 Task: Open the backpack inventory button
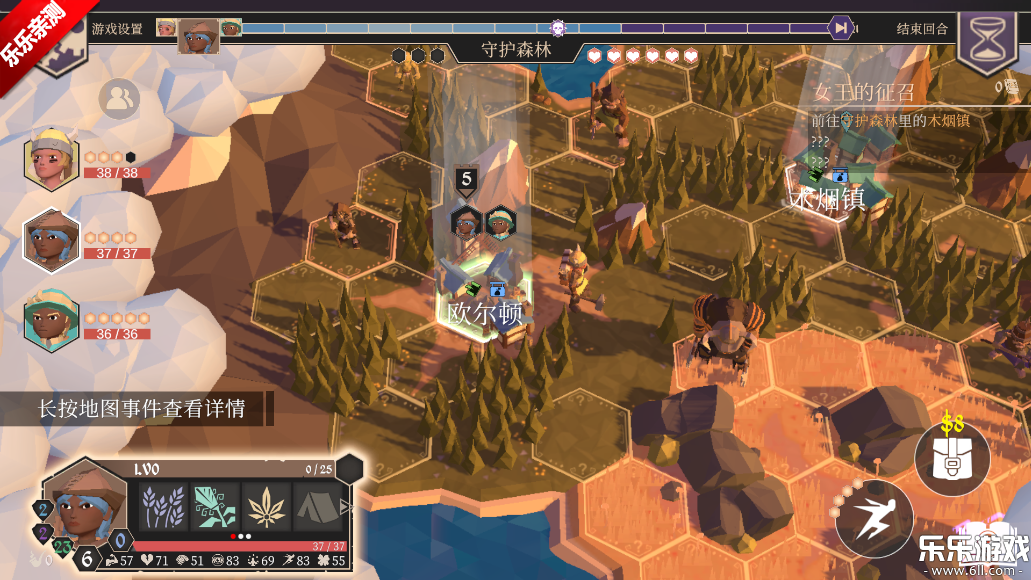pyautogui.click(x=951, y=460)
